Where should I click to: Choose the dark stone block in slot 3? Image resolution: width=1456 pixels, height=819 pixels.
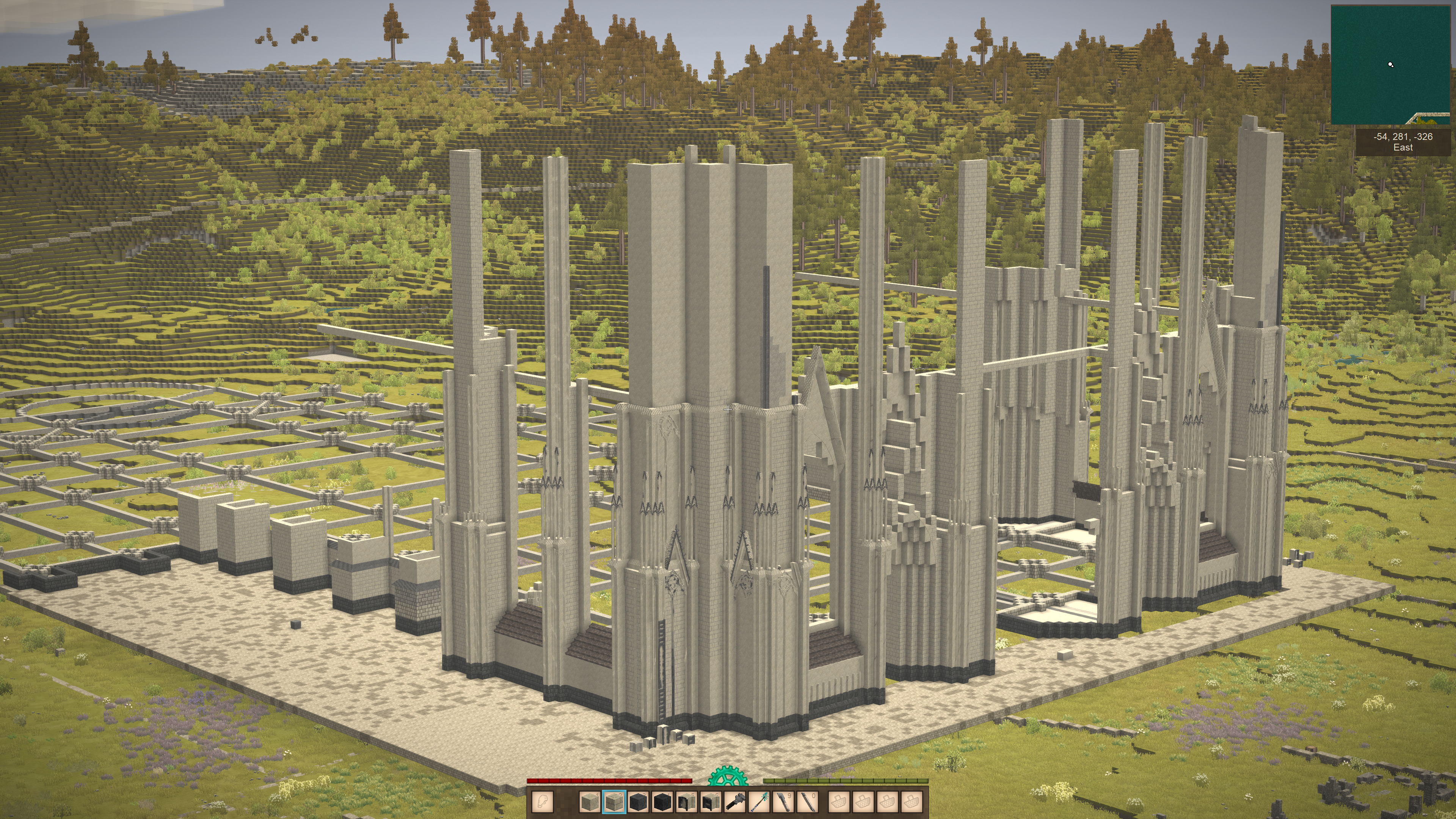[638, 802]
